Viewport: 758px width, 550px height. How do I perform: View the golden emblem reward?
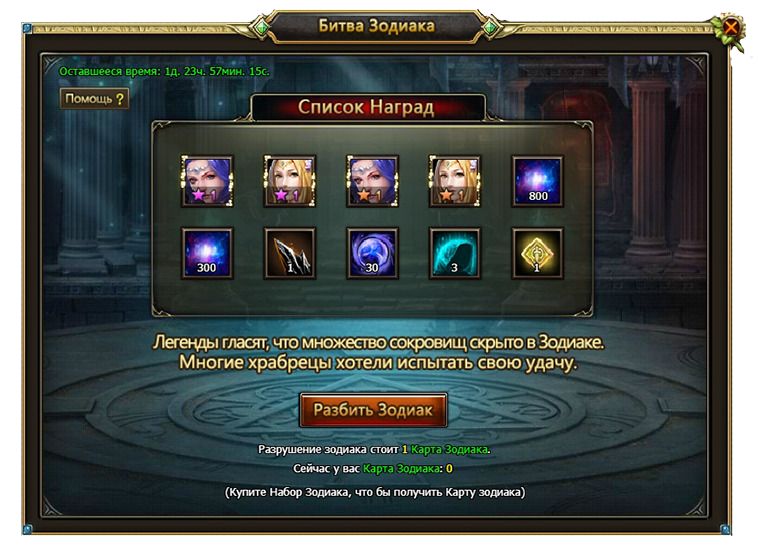538,253
